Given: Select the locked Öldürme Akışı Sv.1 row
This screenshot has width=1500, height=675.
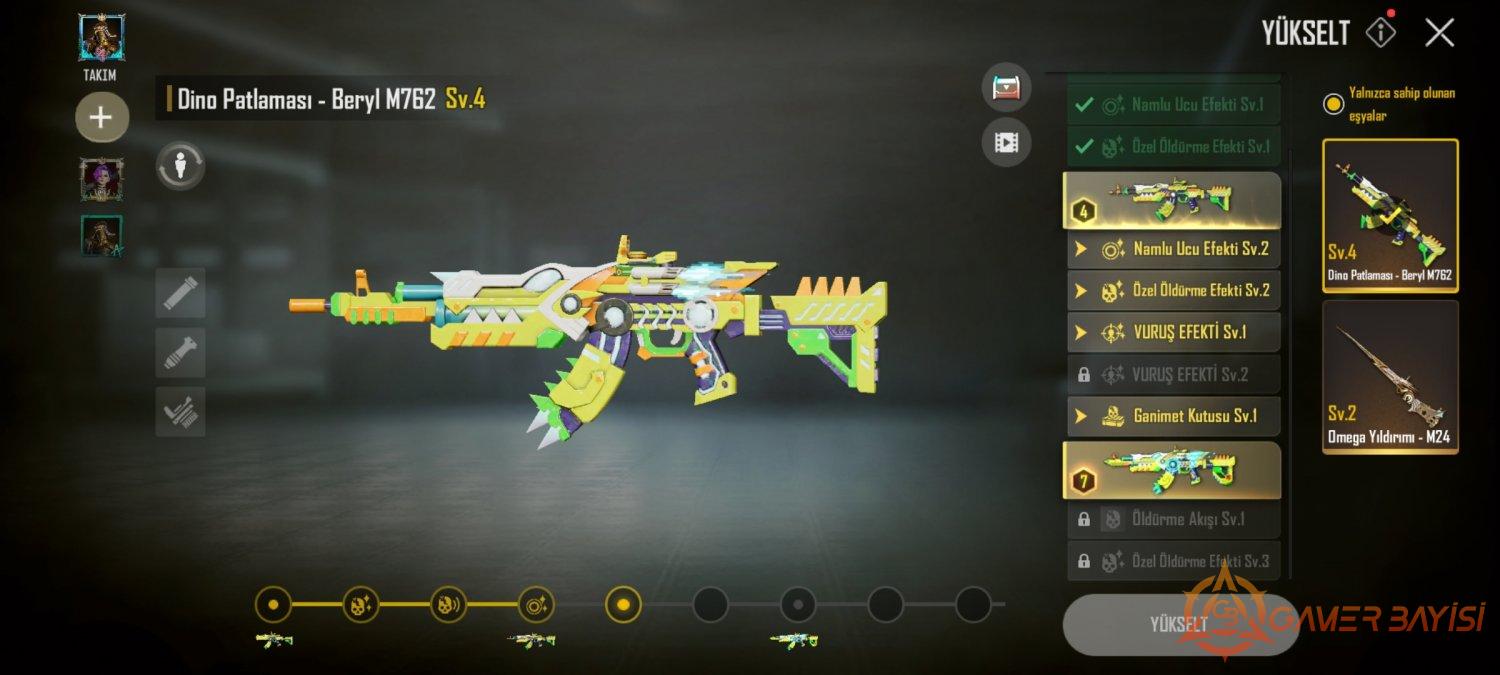Looking at the screenshot, I should 1173,520.
